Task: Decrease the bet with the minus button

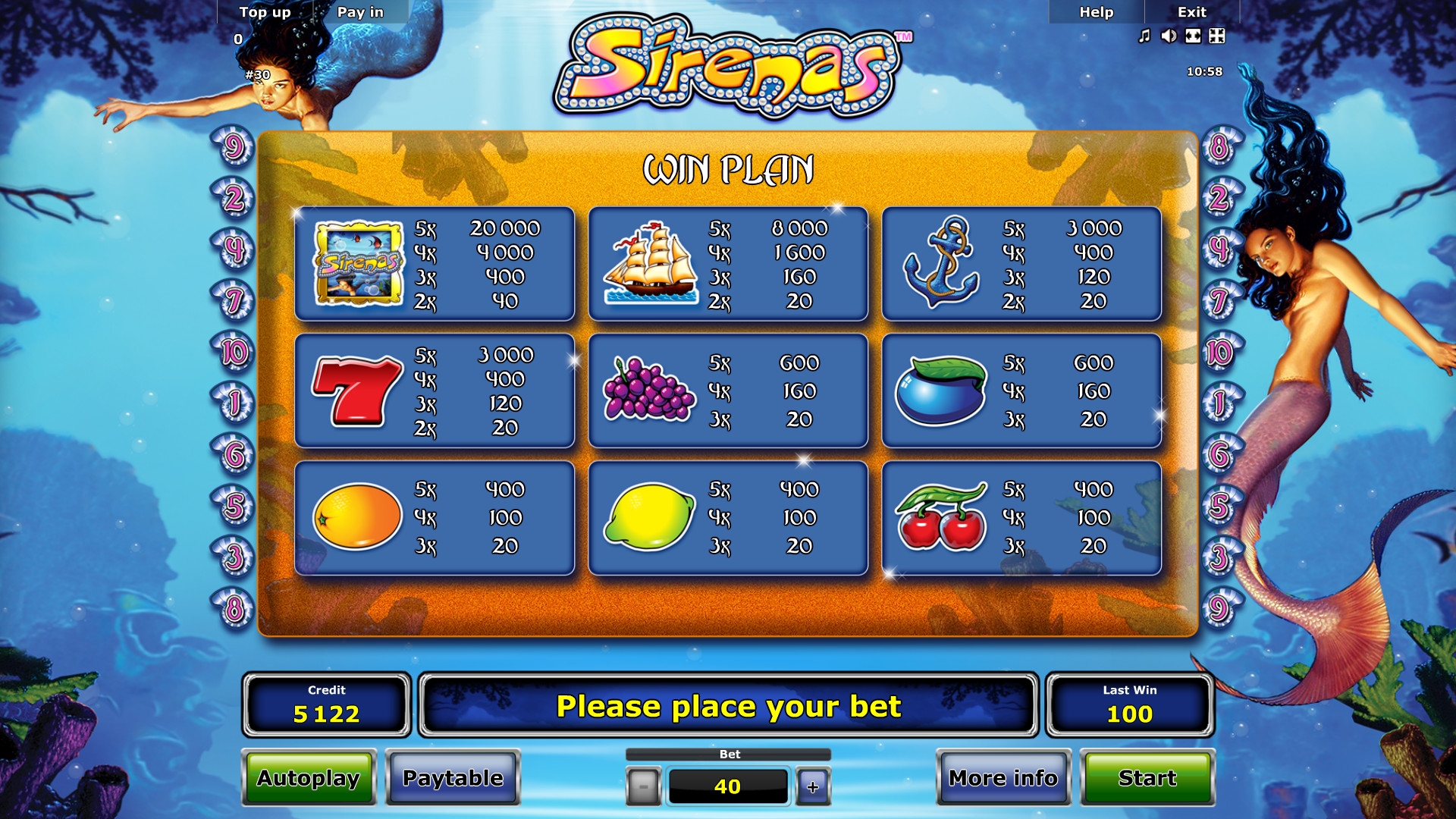Action: pos(643,786)
